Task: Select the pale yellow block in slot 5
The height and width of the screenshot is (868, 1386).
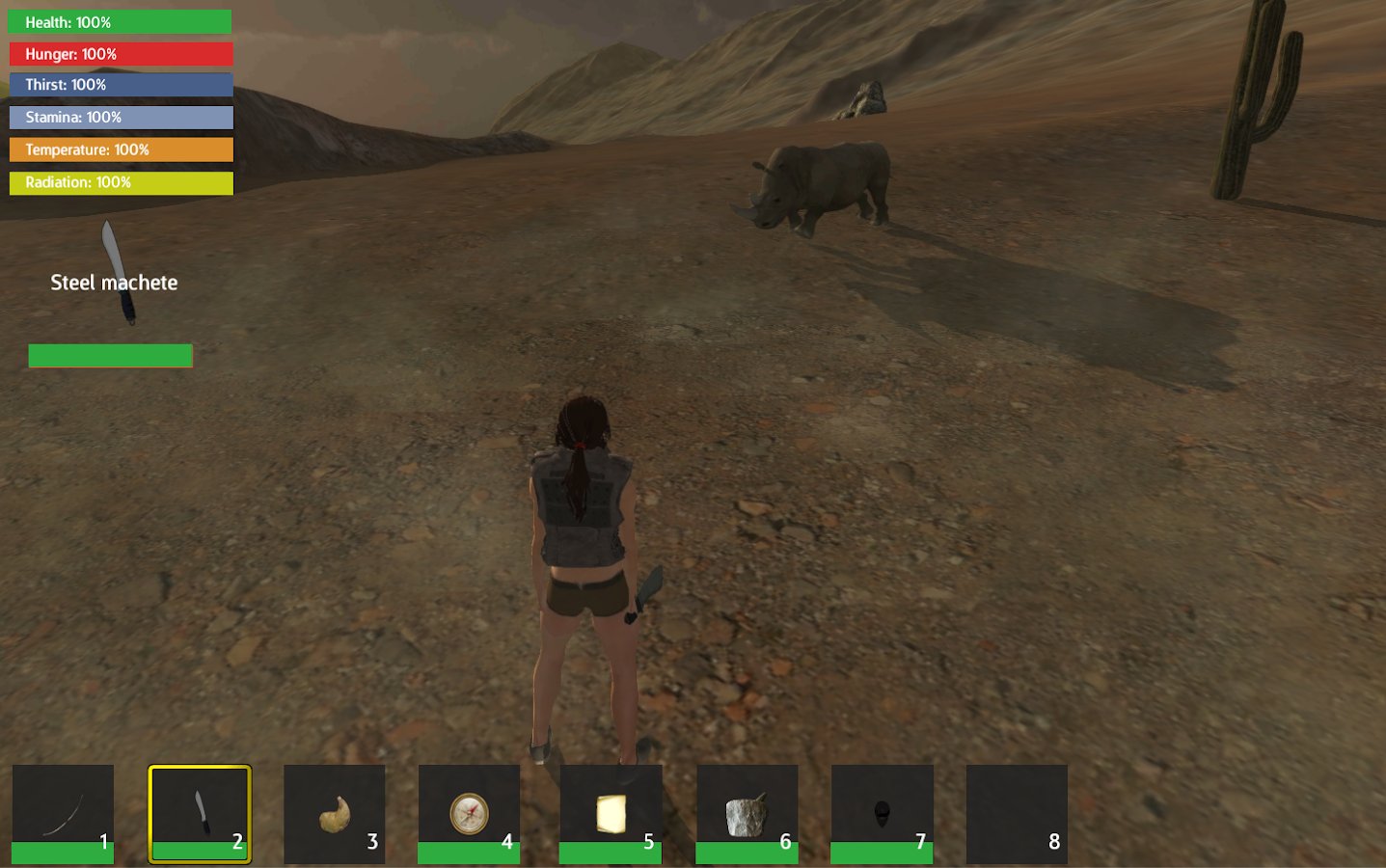Action: 611,813
